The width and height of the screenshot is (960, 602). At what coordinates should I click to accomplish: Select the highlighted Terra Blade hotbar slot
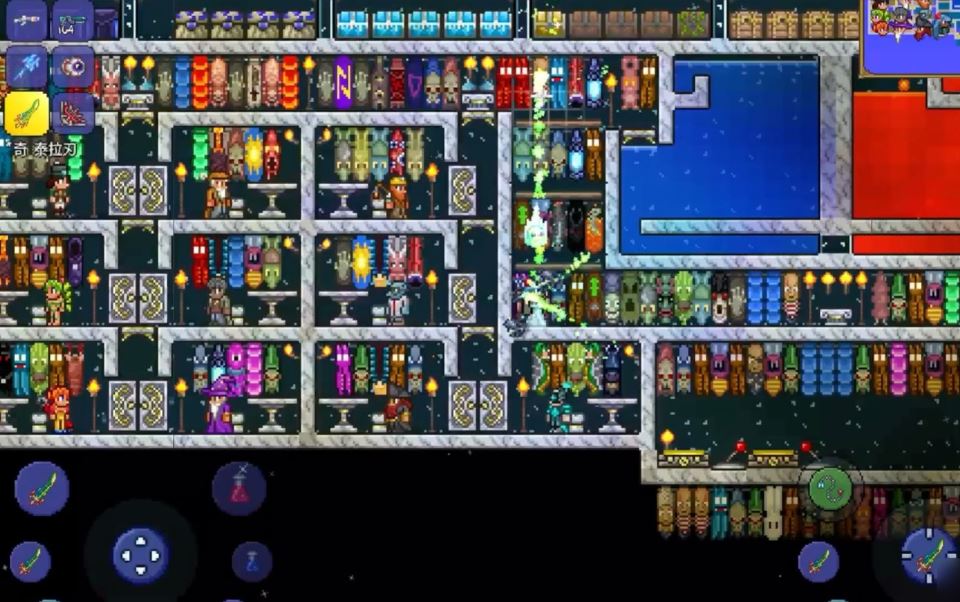coord(27,114)
